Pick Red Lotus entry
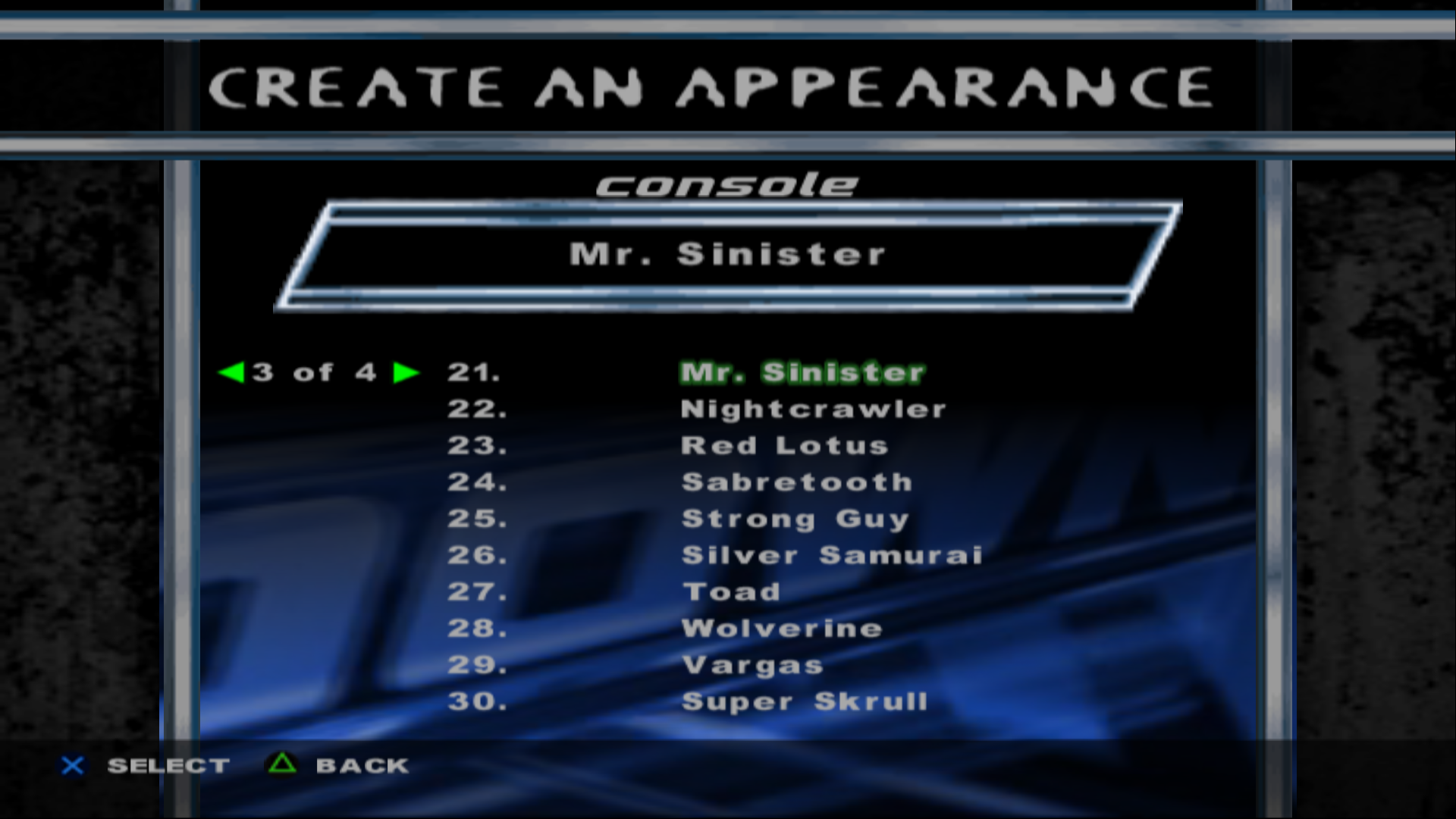 [x=784, y=446]
